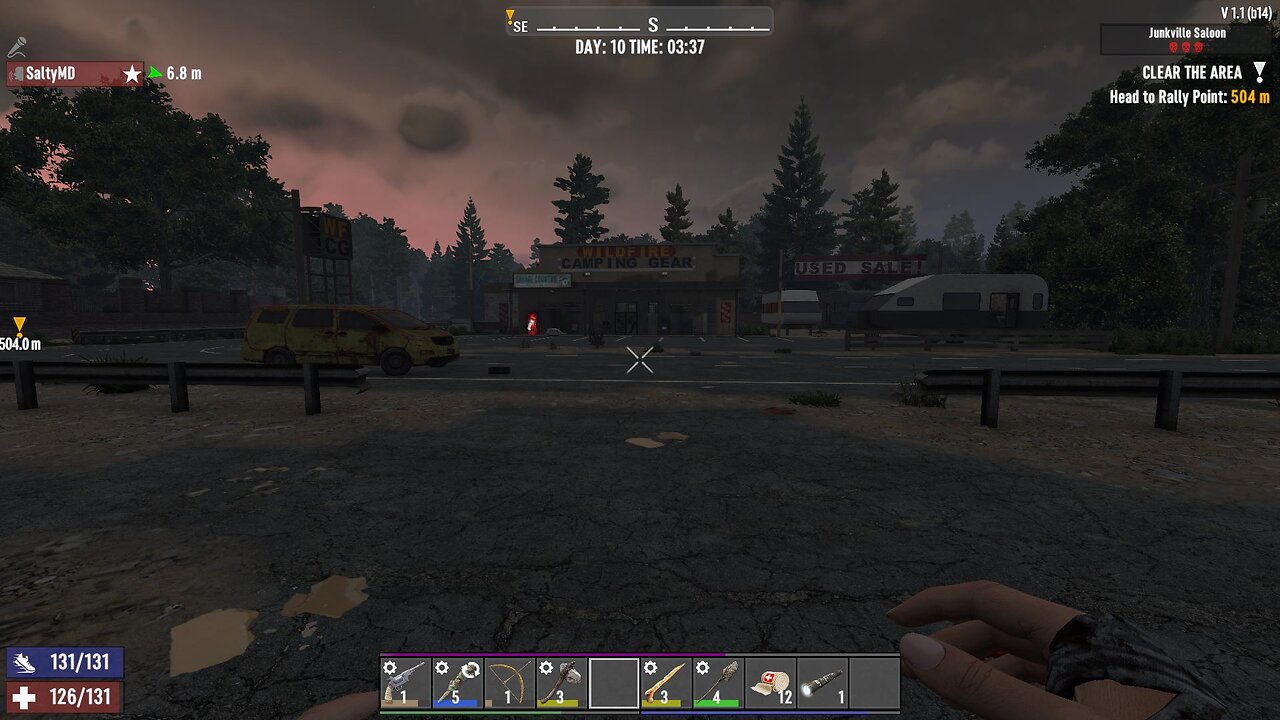Choose the bone knife hotbar slot

click(x=666, y=683)
